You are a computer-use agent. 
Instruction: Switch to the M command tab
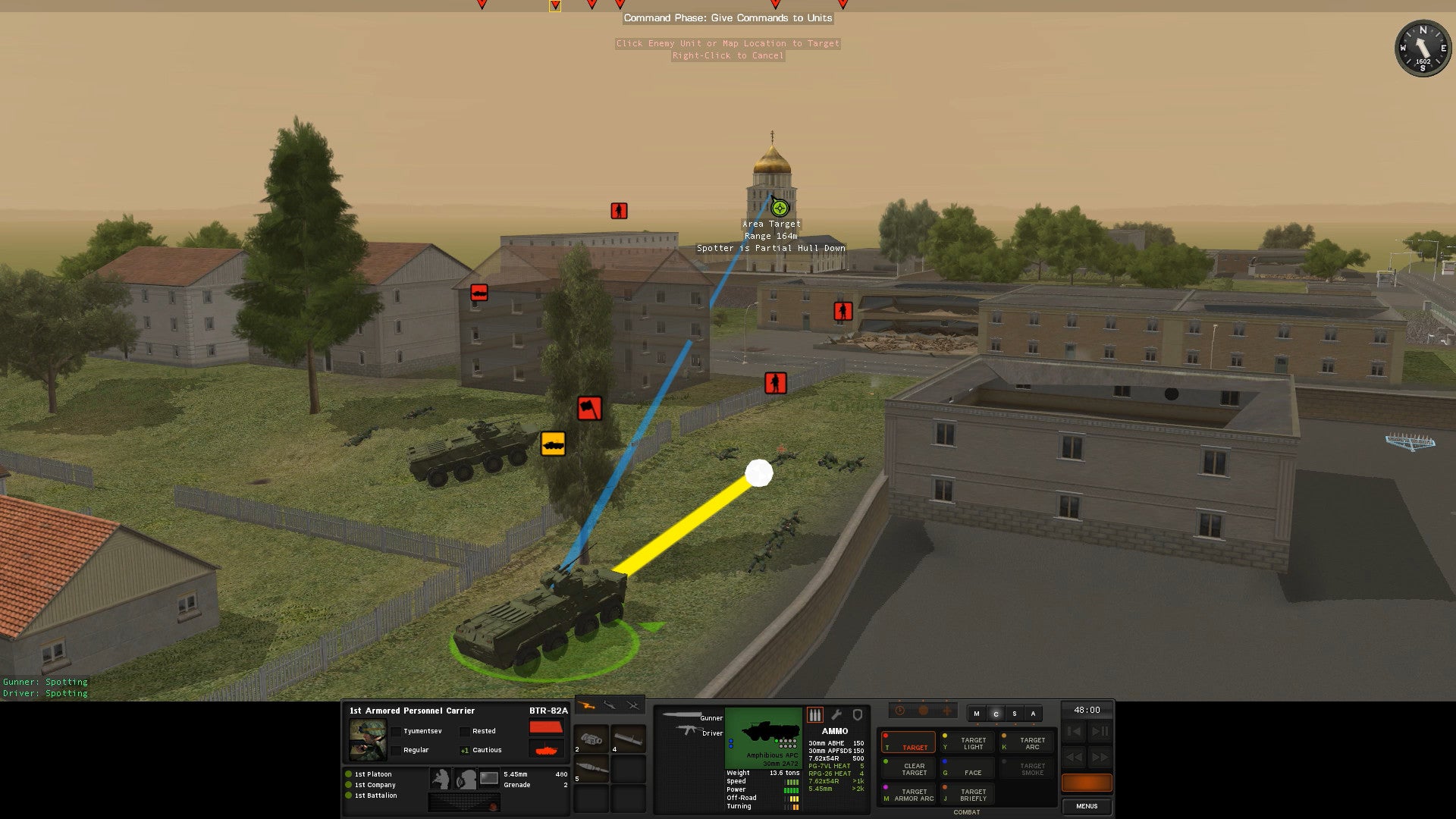pos(977,714)
